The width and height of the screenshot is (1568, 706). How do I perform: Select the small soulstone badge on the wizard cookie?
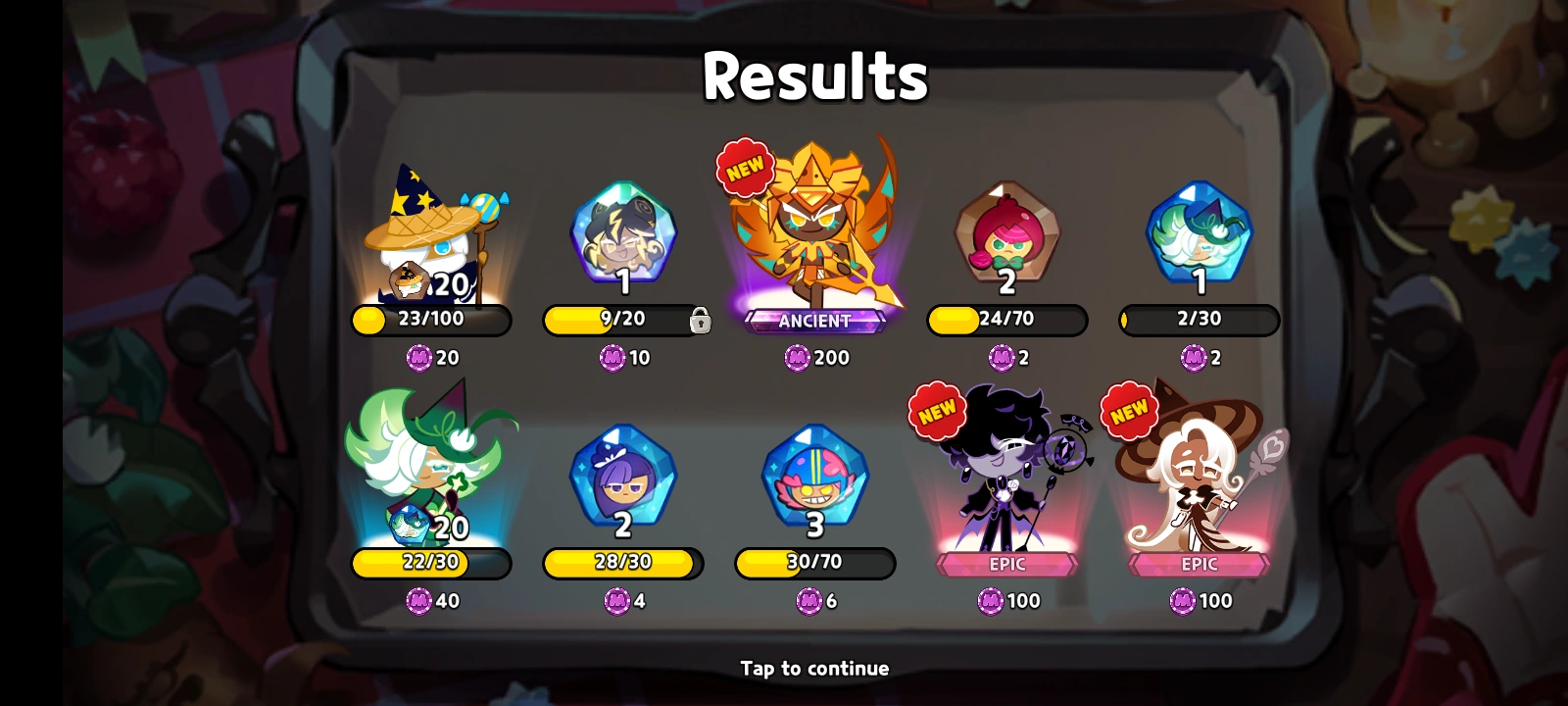click(412, 282)
